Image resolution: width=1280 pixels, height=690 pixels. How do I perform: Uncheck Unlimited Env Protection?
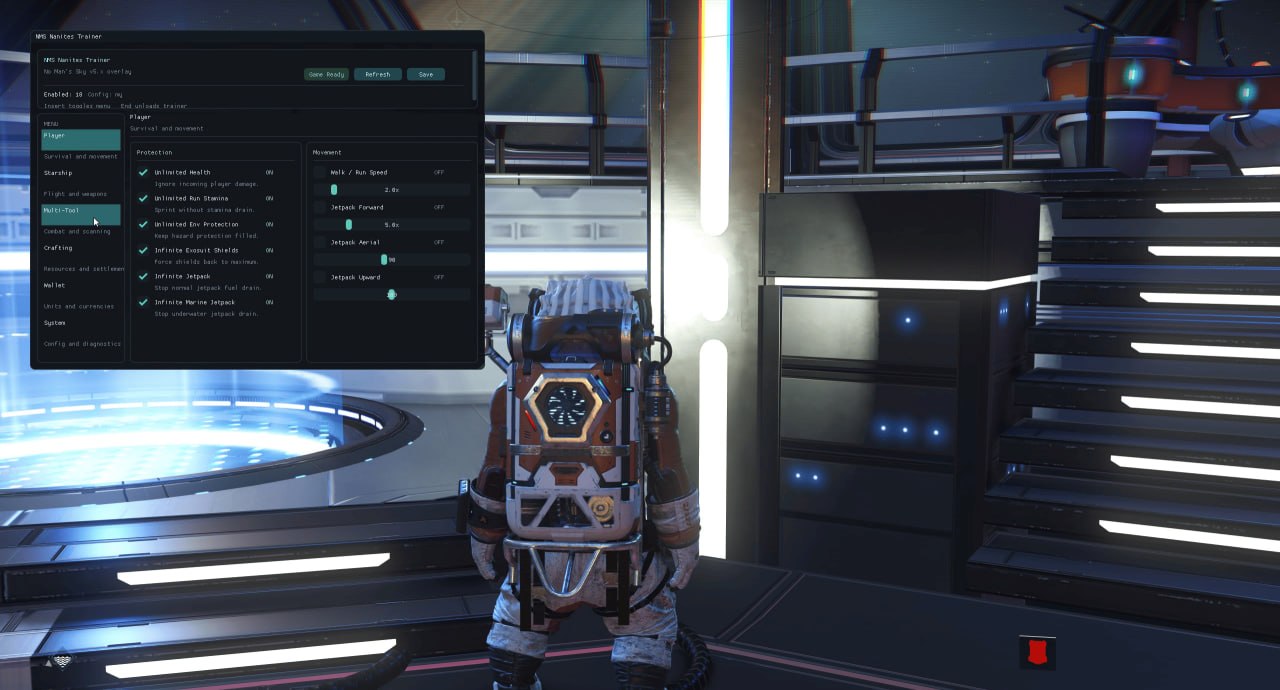[144, 224]
